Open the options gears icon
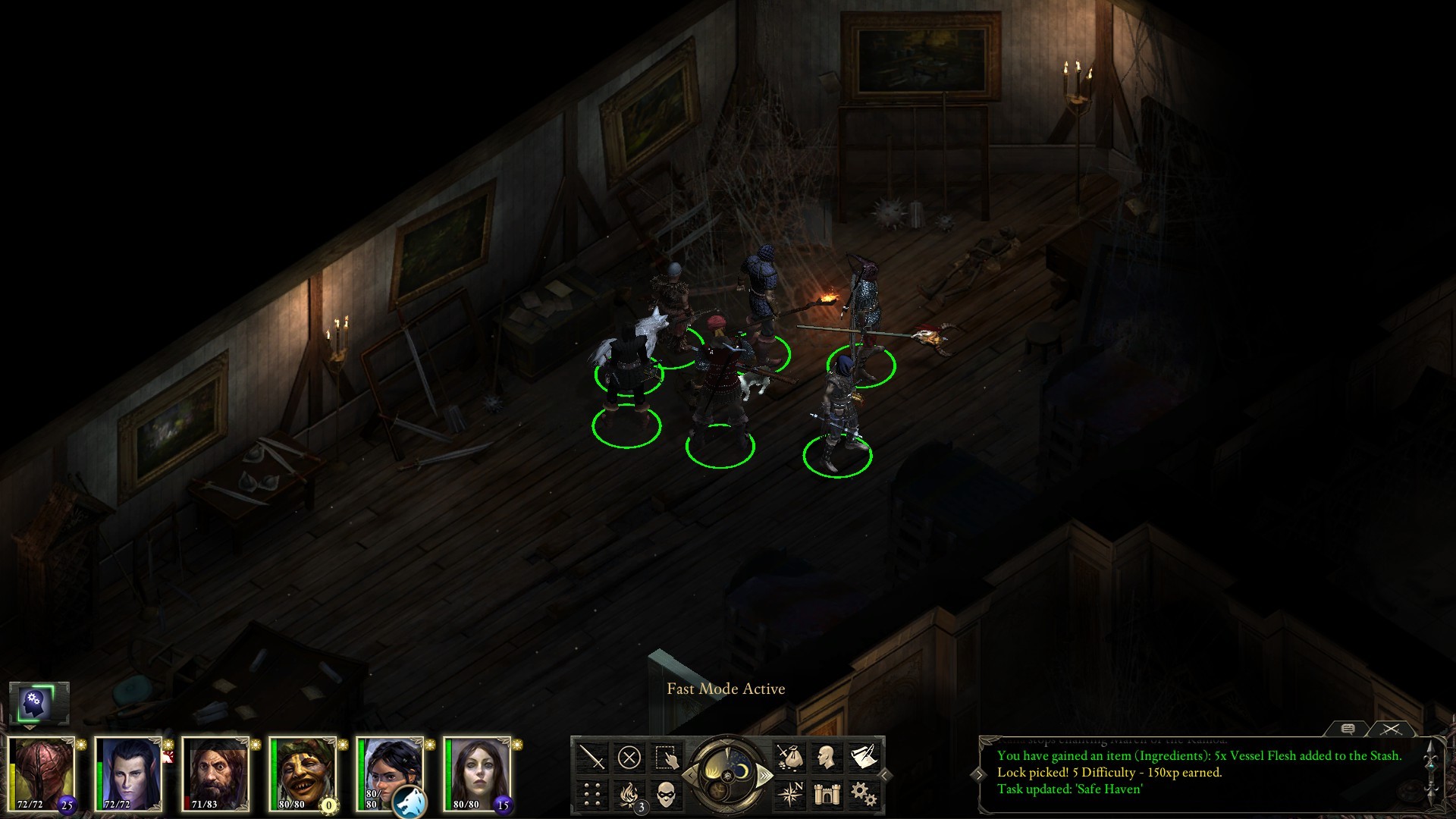The width and height of the screenshot is (1456, 819). (x=864, y=794)
